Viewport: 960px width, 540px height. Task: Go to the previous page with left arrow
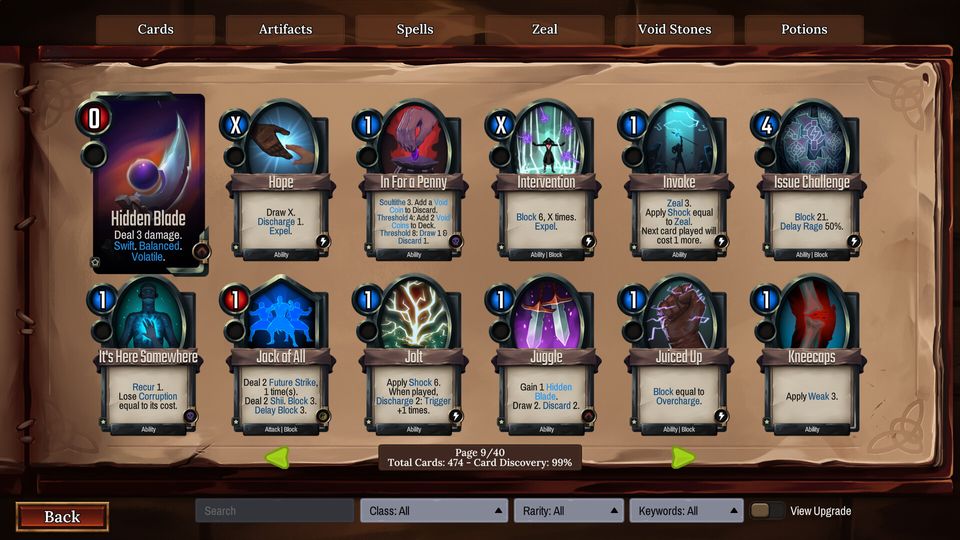tap(276, 457)
